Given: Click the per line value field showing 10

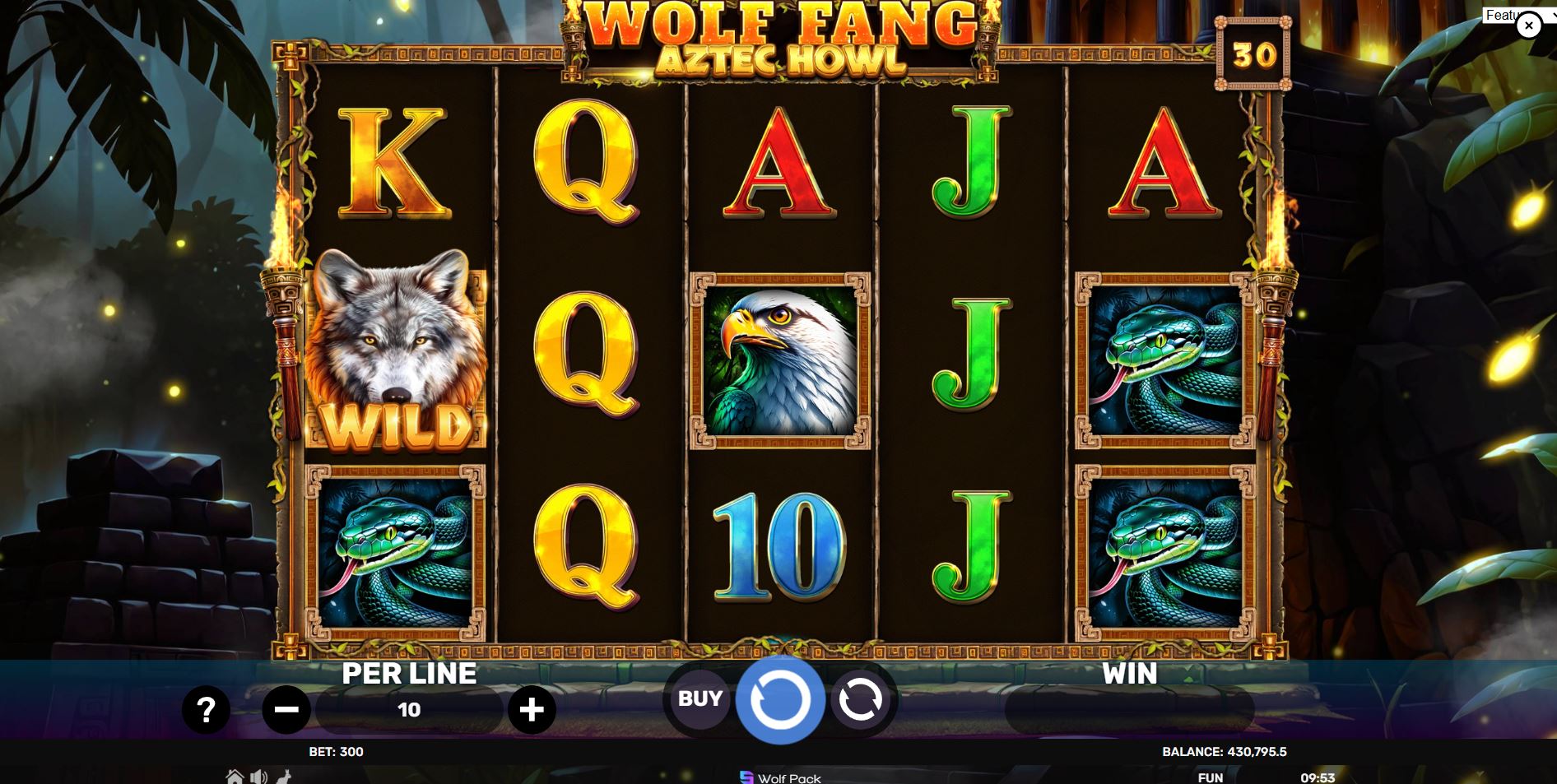Looking at the screenshot, I should (x=409, y=708).
